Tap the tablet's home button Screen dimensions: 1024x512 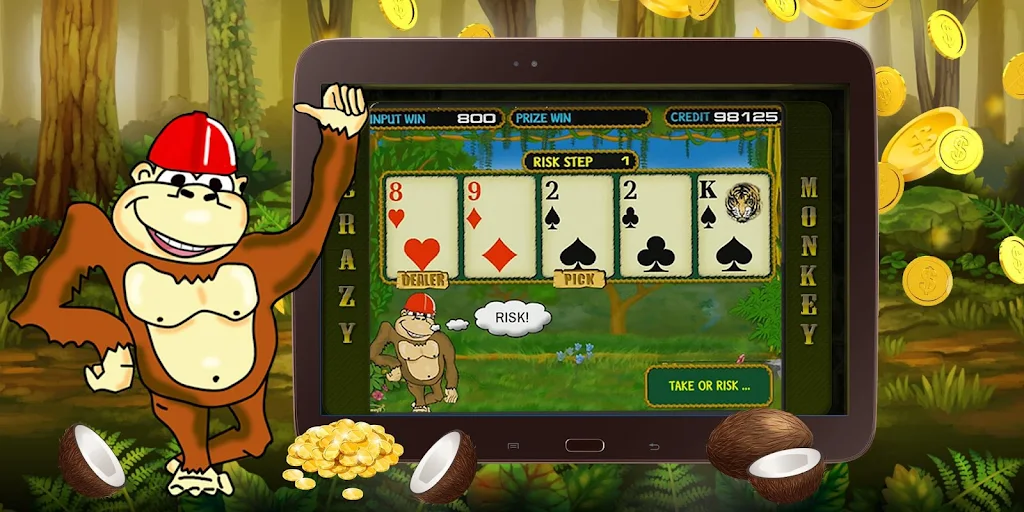pyautogui.click(x=584, y=445)
